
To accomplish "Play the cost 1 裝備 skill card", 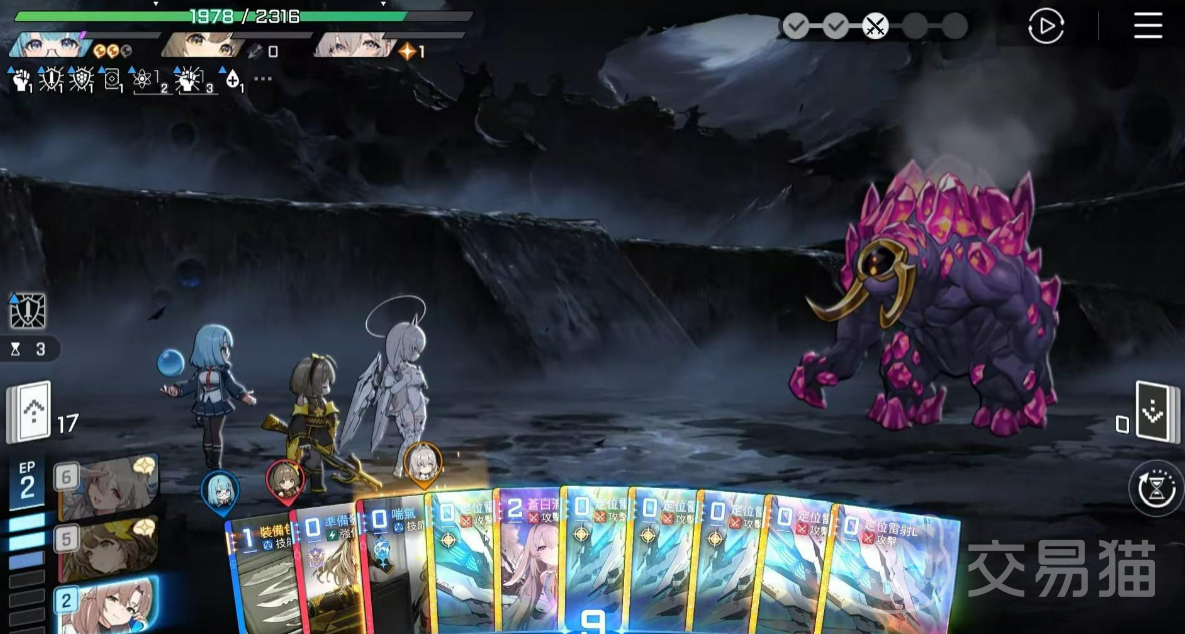I will (x=260, y=575).
